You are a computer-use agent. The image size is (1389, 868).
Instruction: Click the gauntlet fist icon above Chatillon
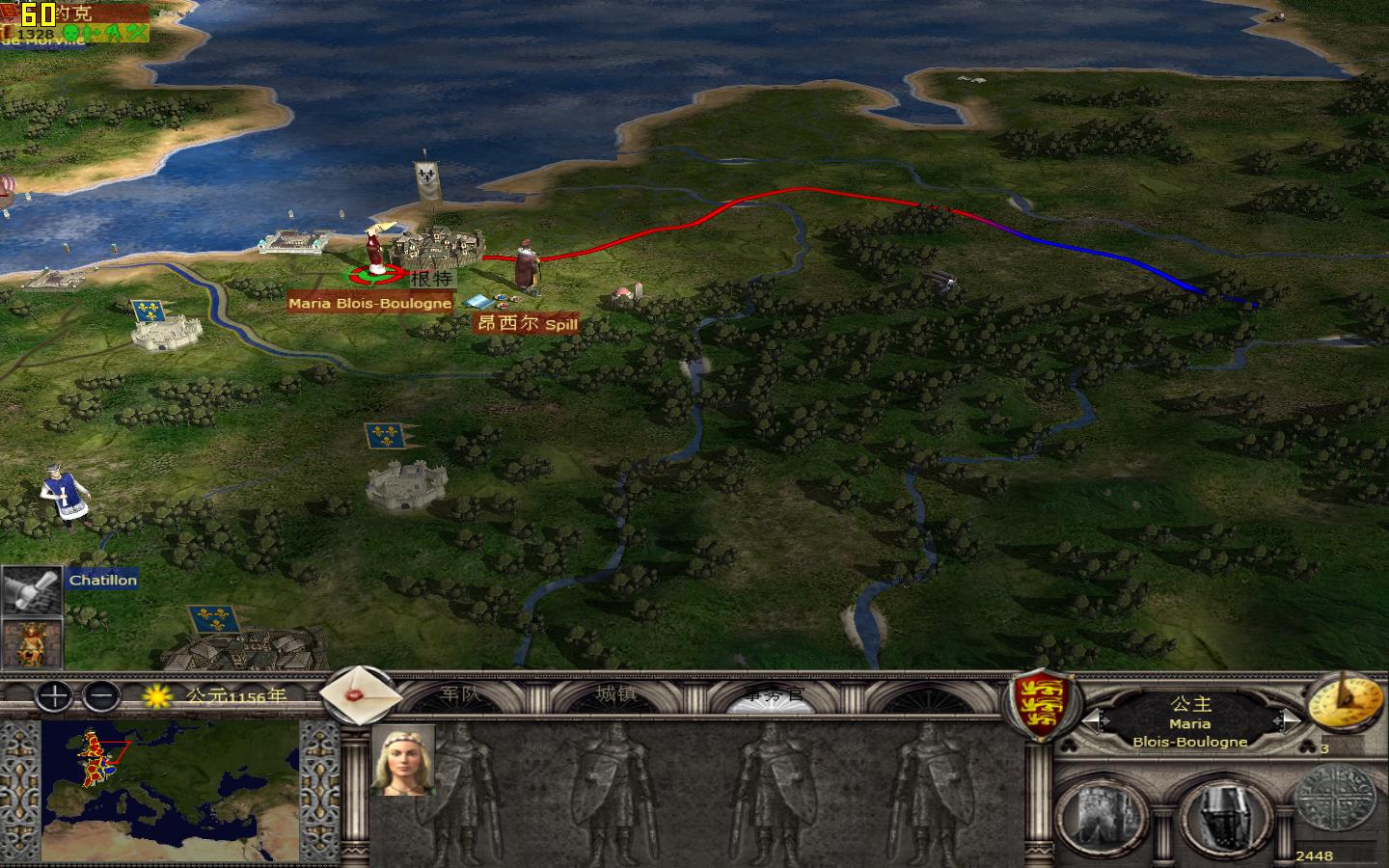(x=32, y=588)
